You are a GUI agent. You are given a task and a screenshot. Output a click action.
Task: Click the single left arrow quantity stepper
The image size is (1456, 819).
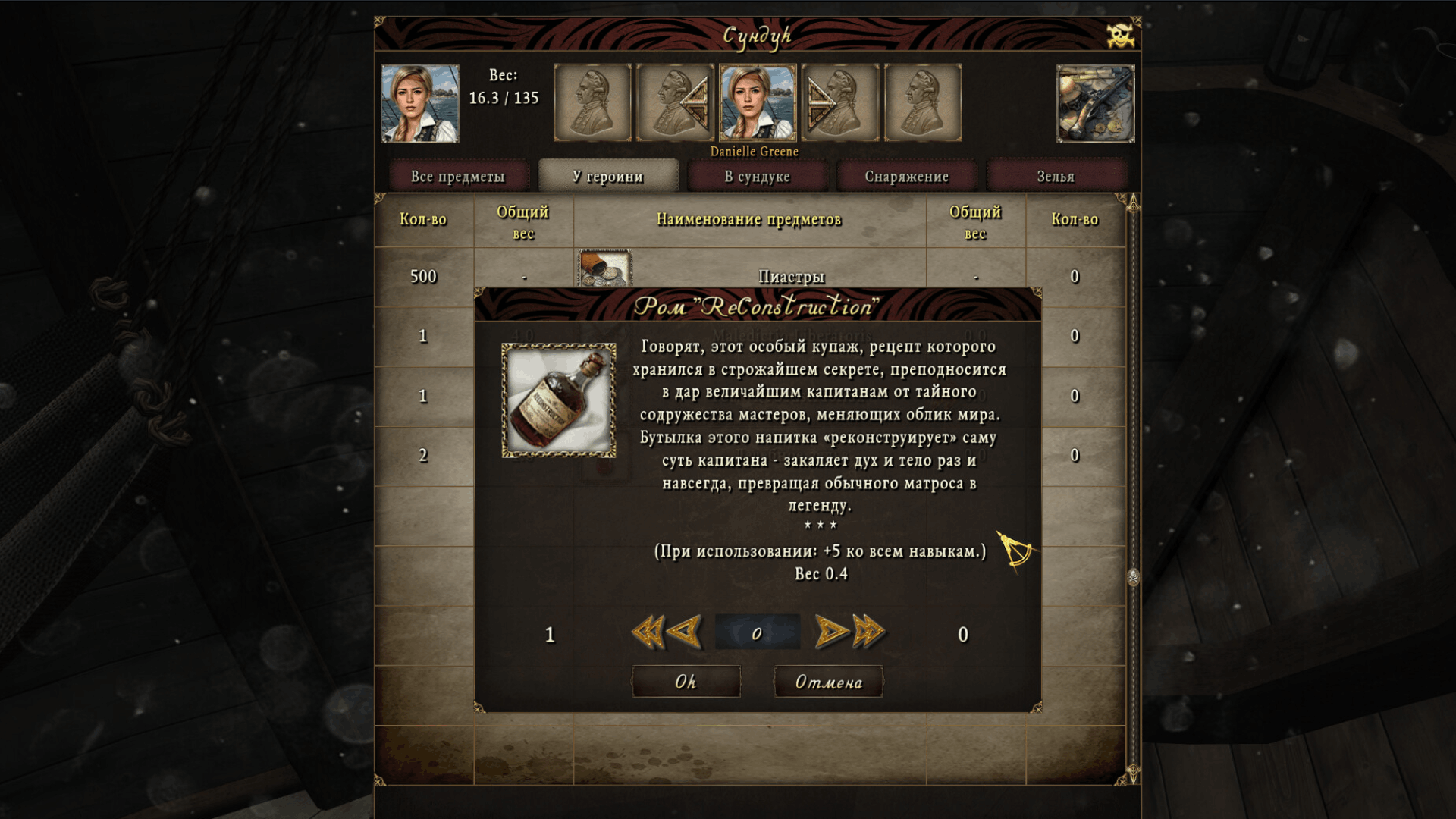point(686,632)
